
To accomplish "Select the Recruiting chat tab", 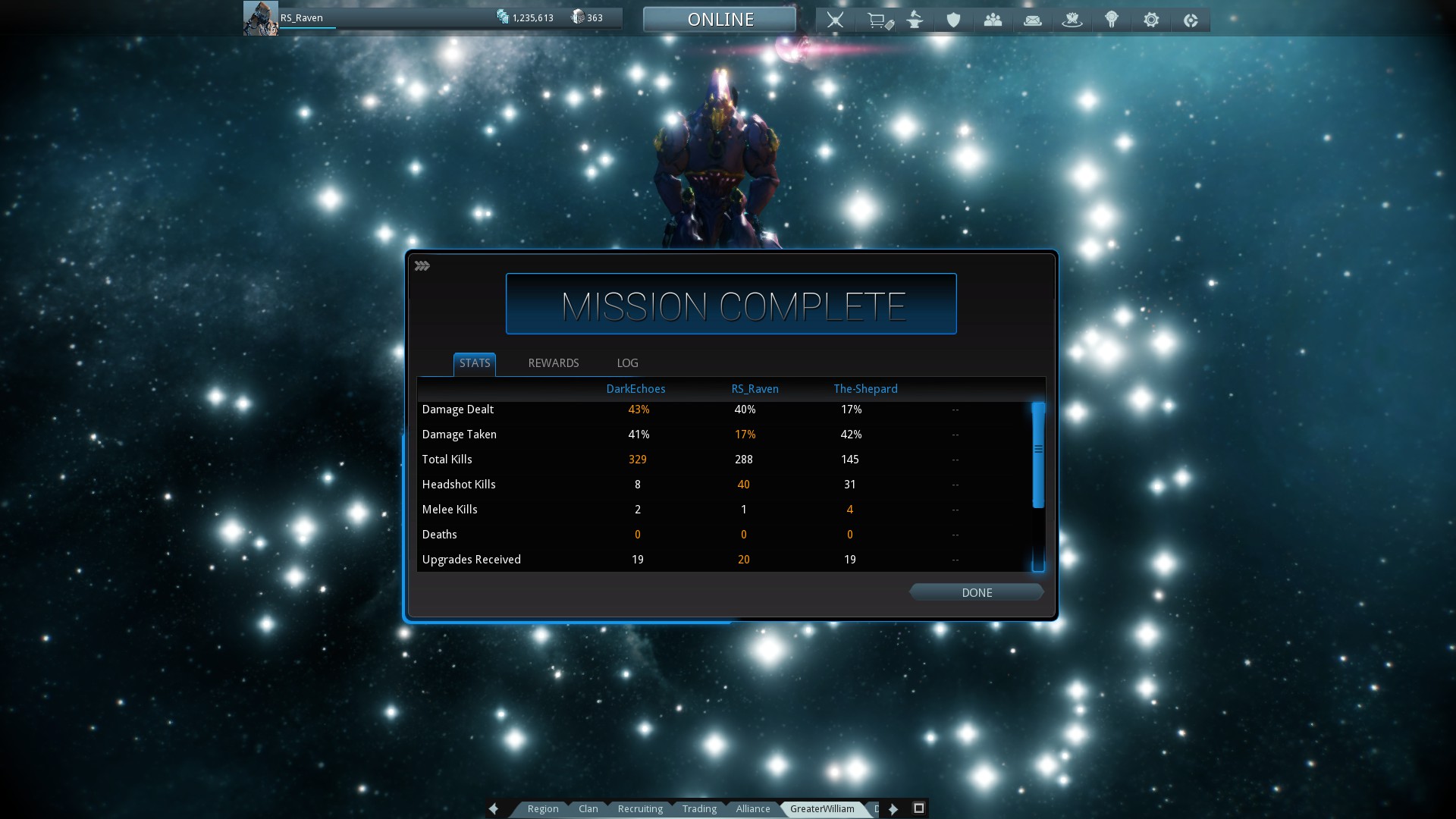I will 640,808.
